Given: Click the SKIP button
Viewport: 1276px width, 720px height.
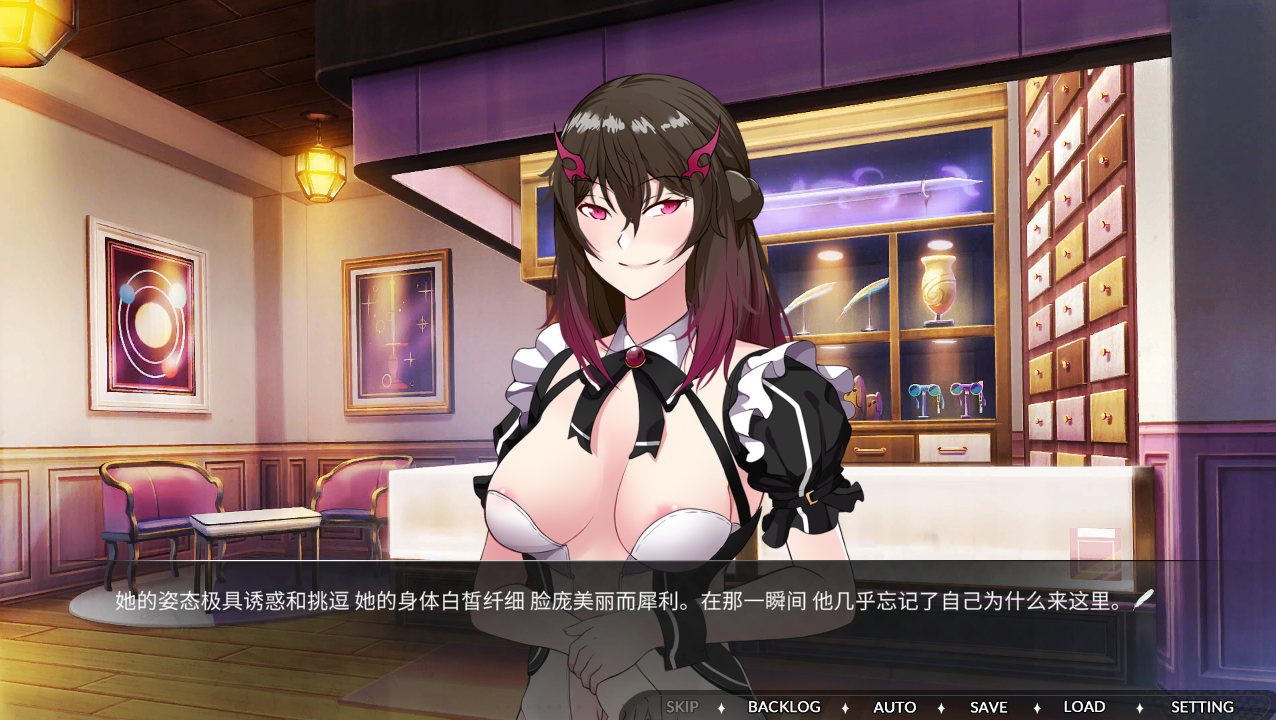Looking at the screenshot, I should point(682,707).
